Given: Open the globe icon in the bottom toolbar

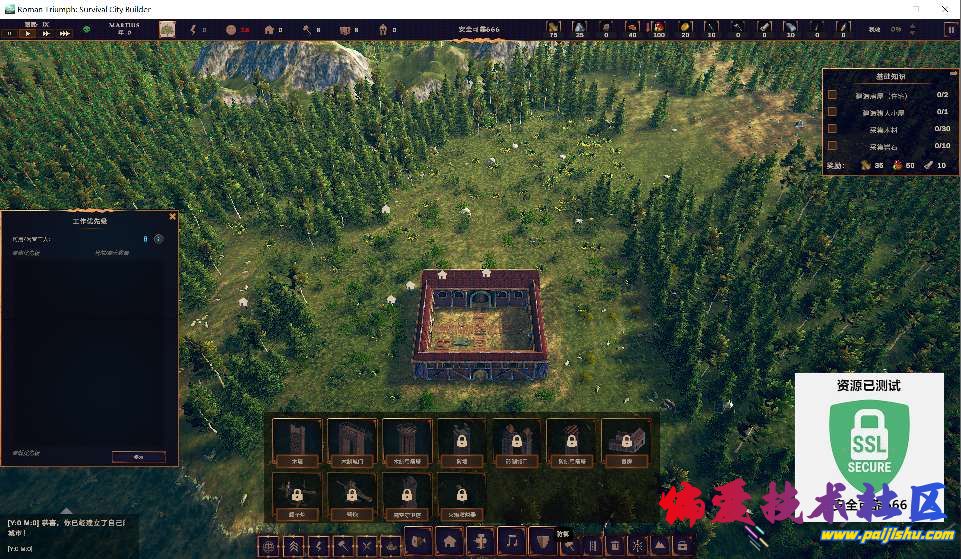Looking at the screenshot, I should [x=267, y=546].
